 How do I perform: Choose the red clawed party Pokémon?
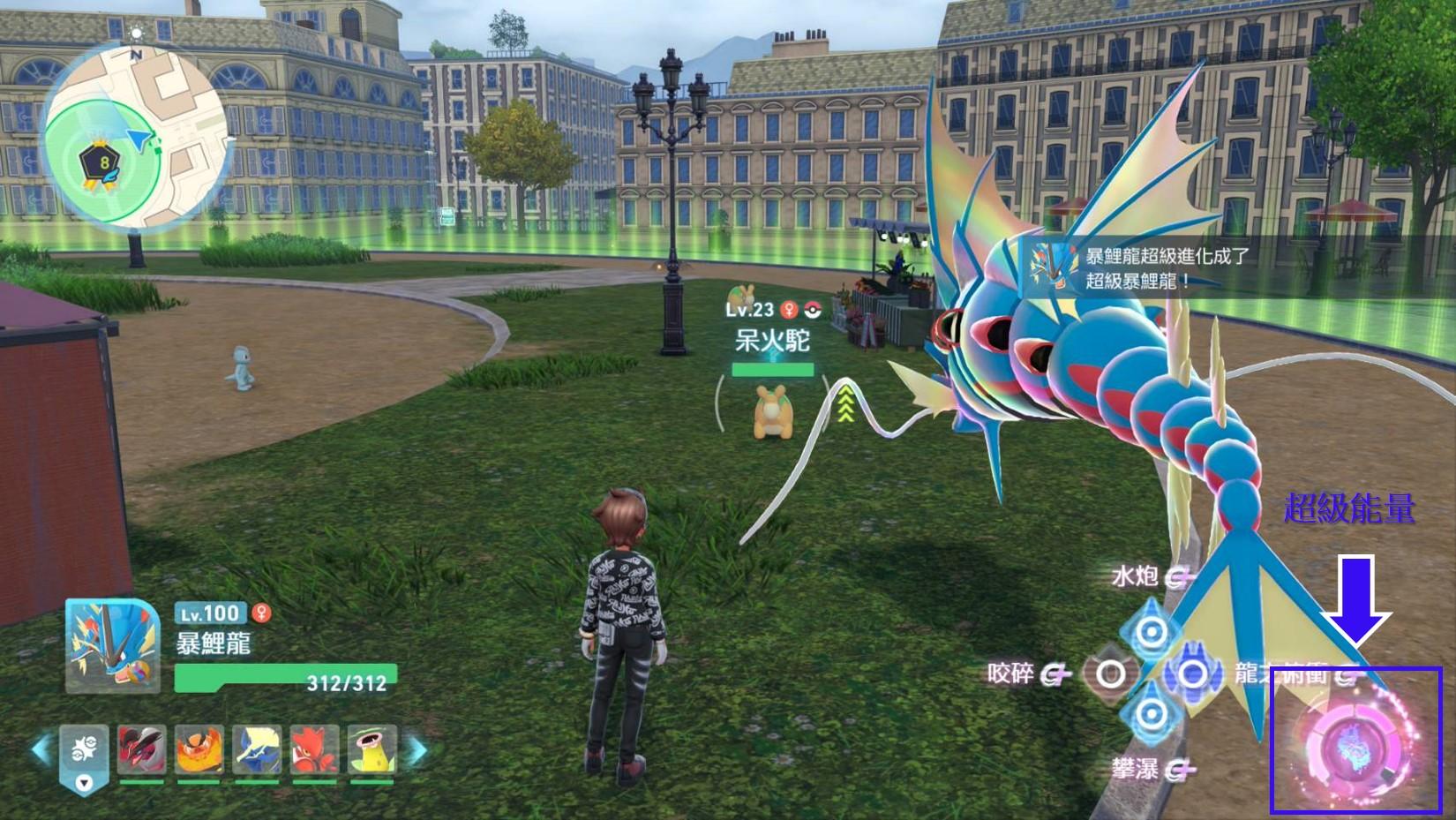pos(314,750)
